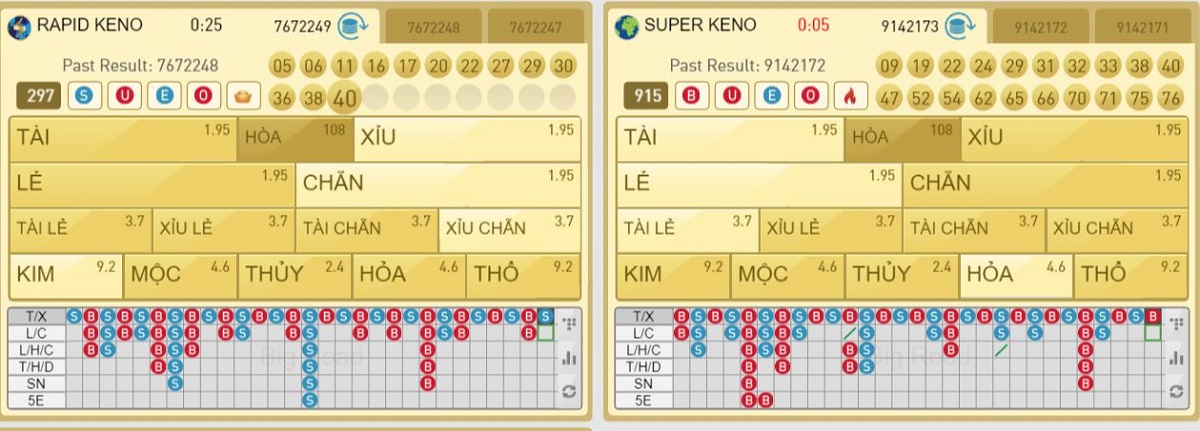The width and height of the screenshot is (1200, 431).
Task: Switch to the Rapid Keno draw 7672247 tab
Action: click(538, 27)
